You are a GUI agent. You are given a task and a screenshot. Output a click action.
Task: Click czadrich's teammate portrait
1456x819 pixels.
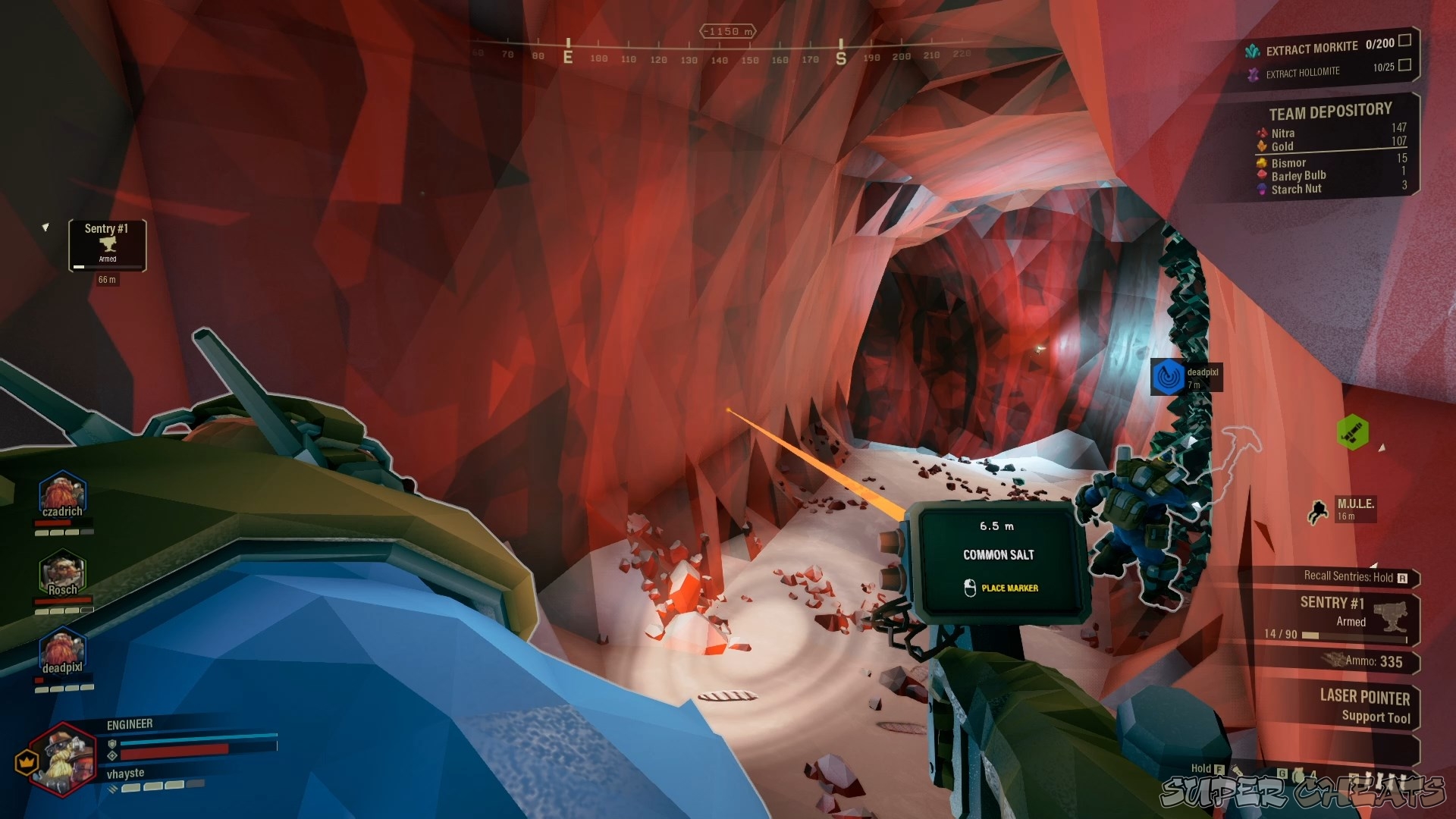pyautogui.click(x=62, y=494)
